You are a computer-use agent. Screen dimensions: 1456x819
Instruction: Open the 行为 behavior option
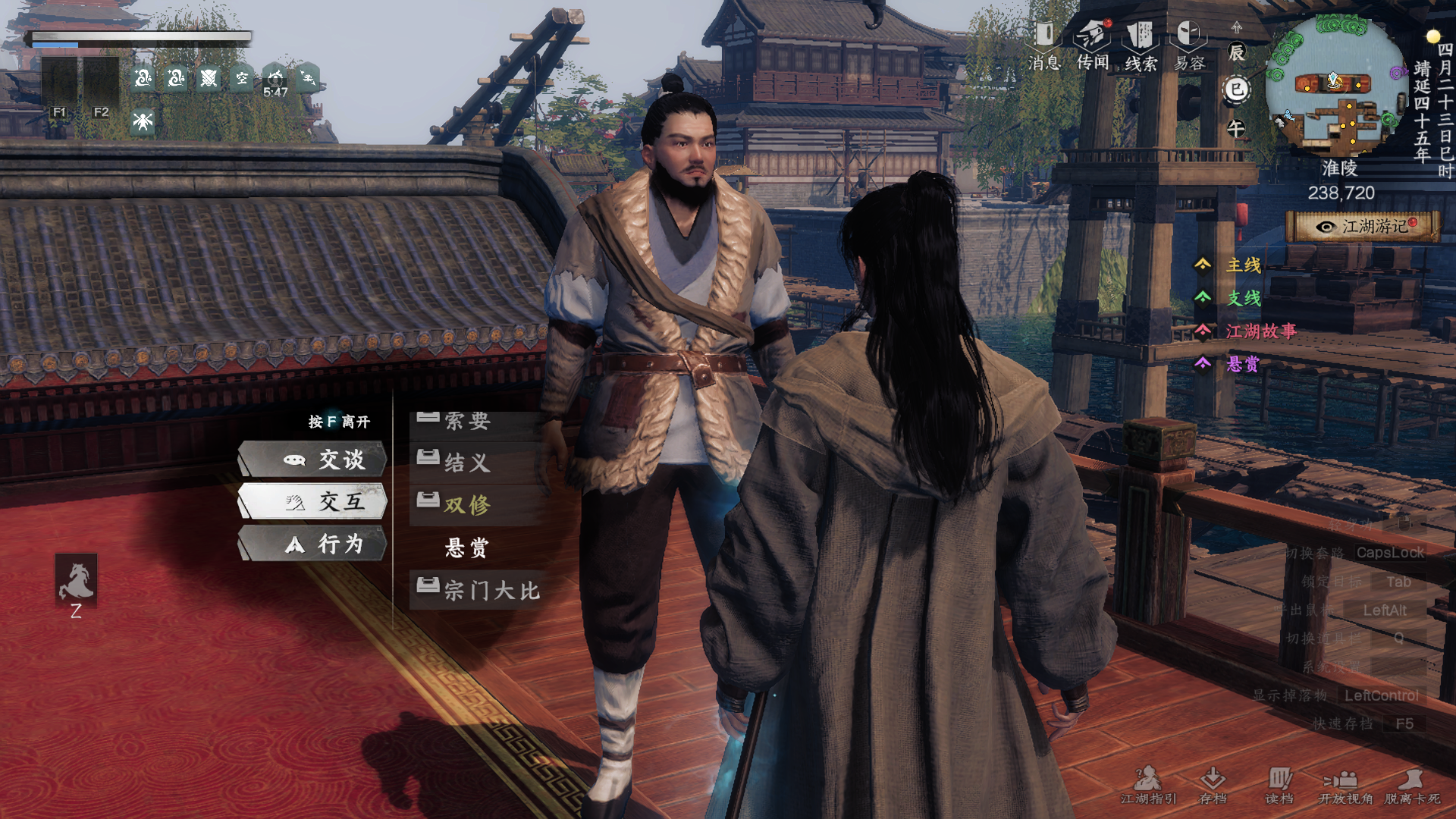pos(313,544)
